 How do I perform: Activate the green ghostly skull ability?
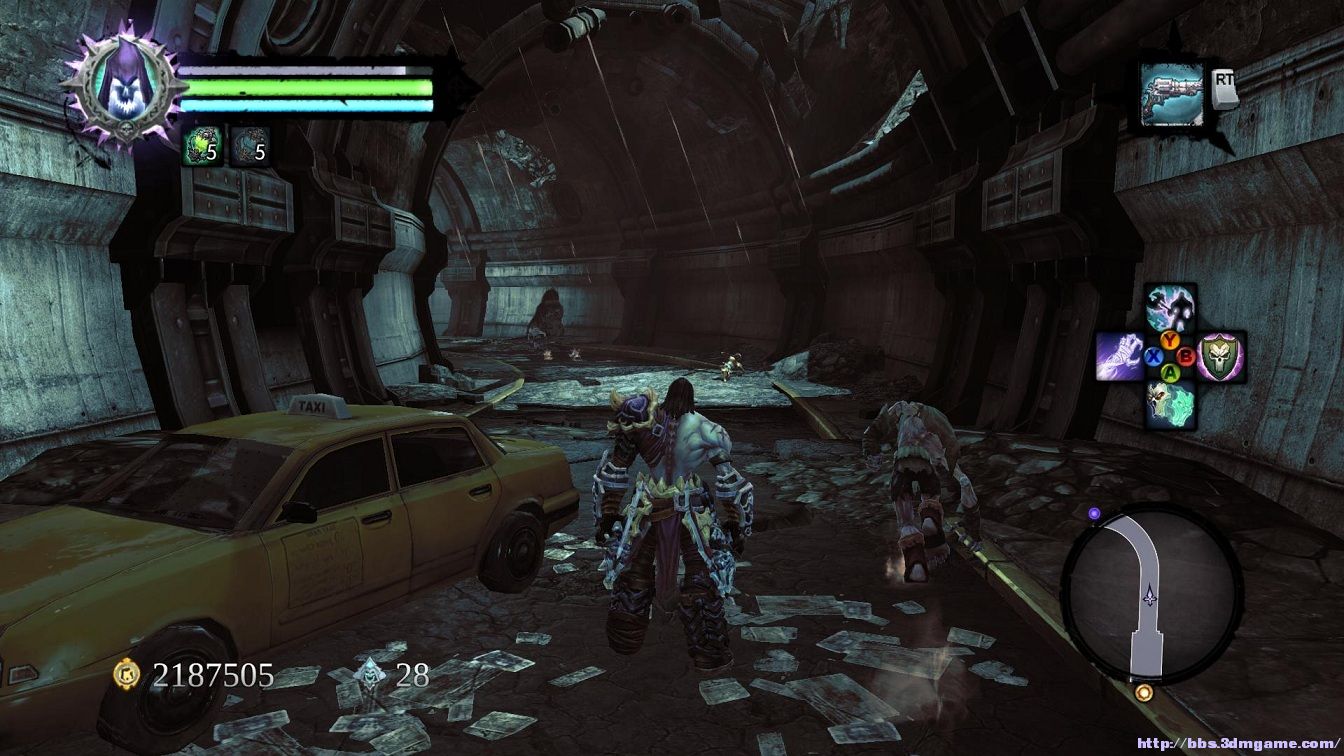(1169, 405)
